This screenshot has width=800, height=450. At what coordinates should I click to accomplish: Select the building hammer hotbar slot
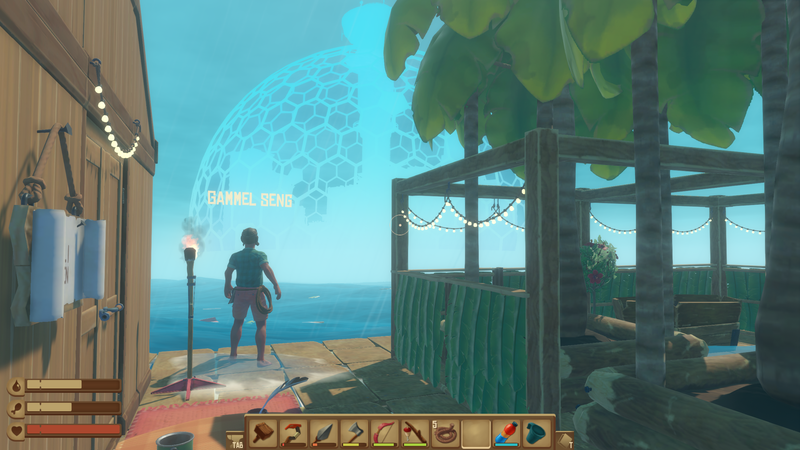(263, 433)
